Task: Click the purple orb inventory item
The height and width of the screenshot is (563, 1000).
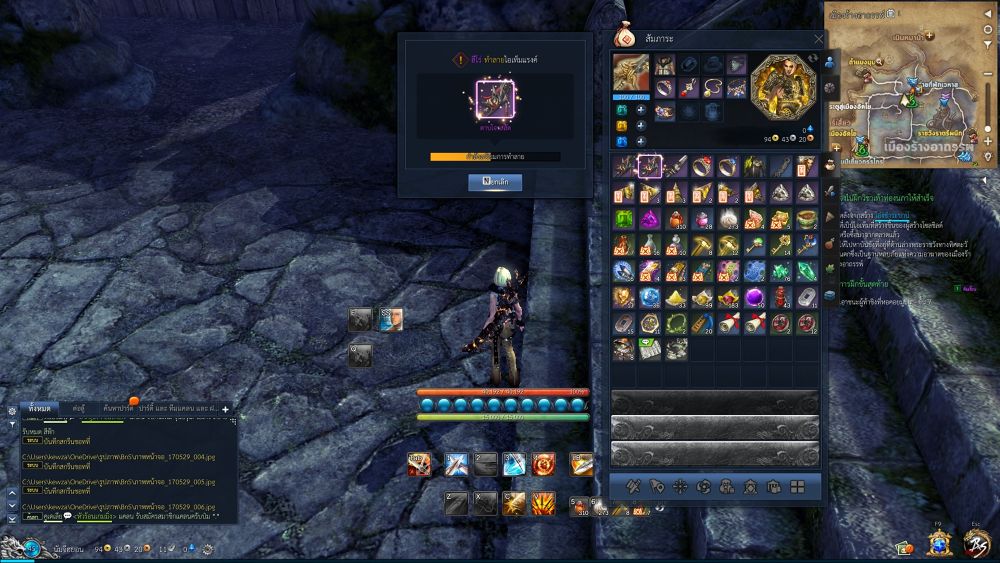Action: 754,297
